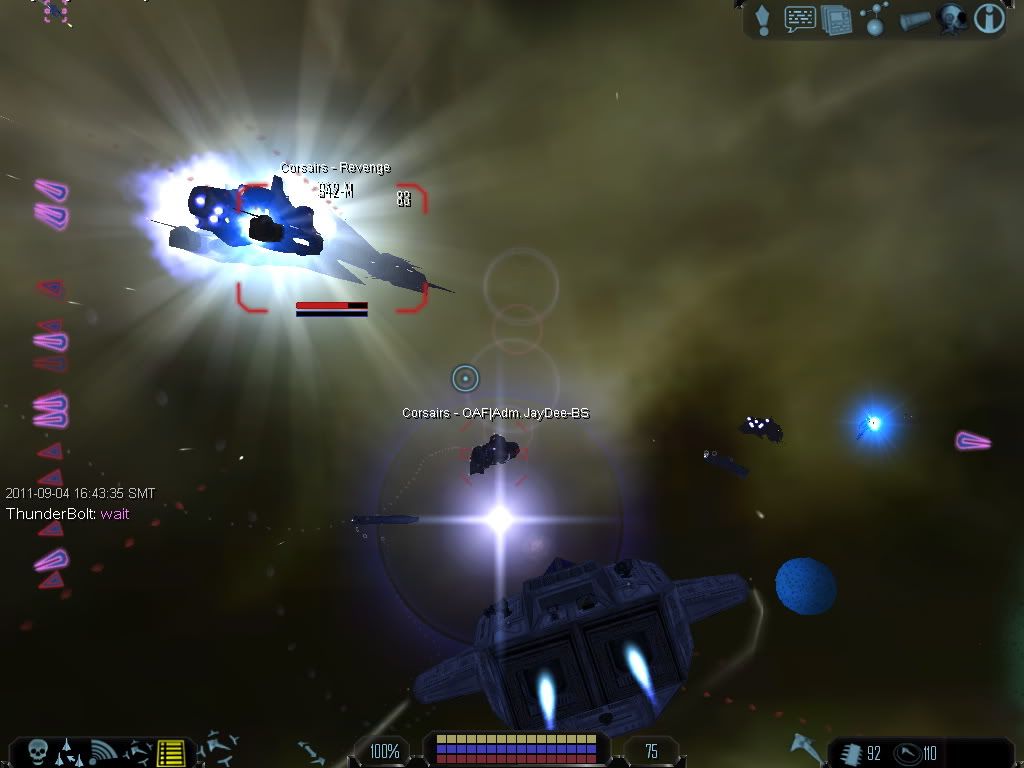
Task: Open the exclamation mark mission log
Action: [763, 18]
